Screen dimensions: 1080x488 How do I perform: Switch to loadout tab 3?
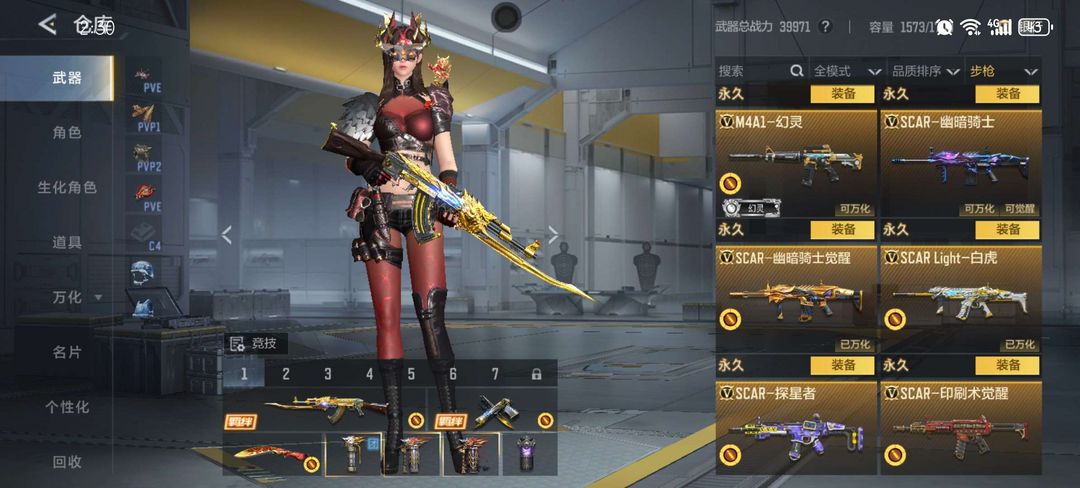(328, 374)
